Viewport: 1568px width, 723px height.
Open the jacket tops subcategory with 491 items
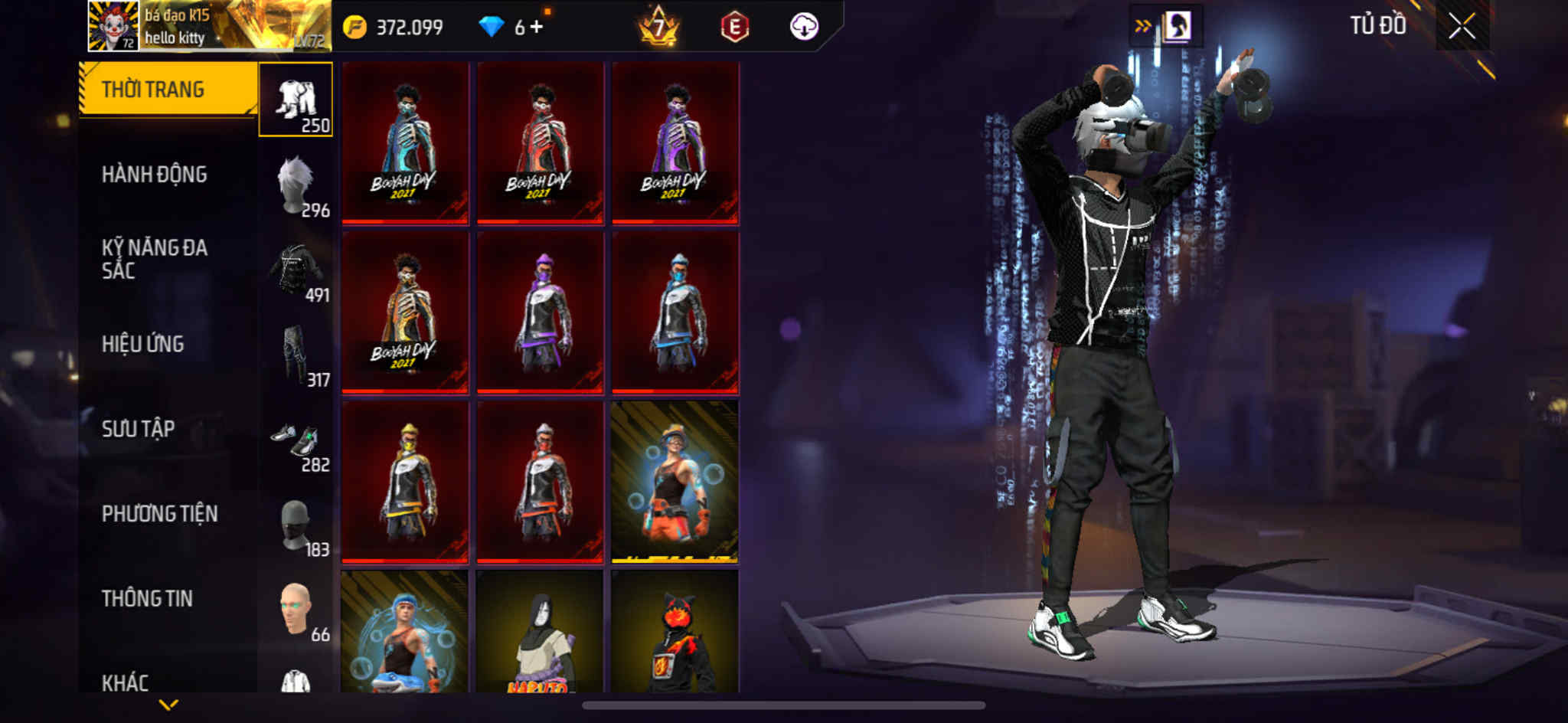pyautogui.click(x=296, y=270)
